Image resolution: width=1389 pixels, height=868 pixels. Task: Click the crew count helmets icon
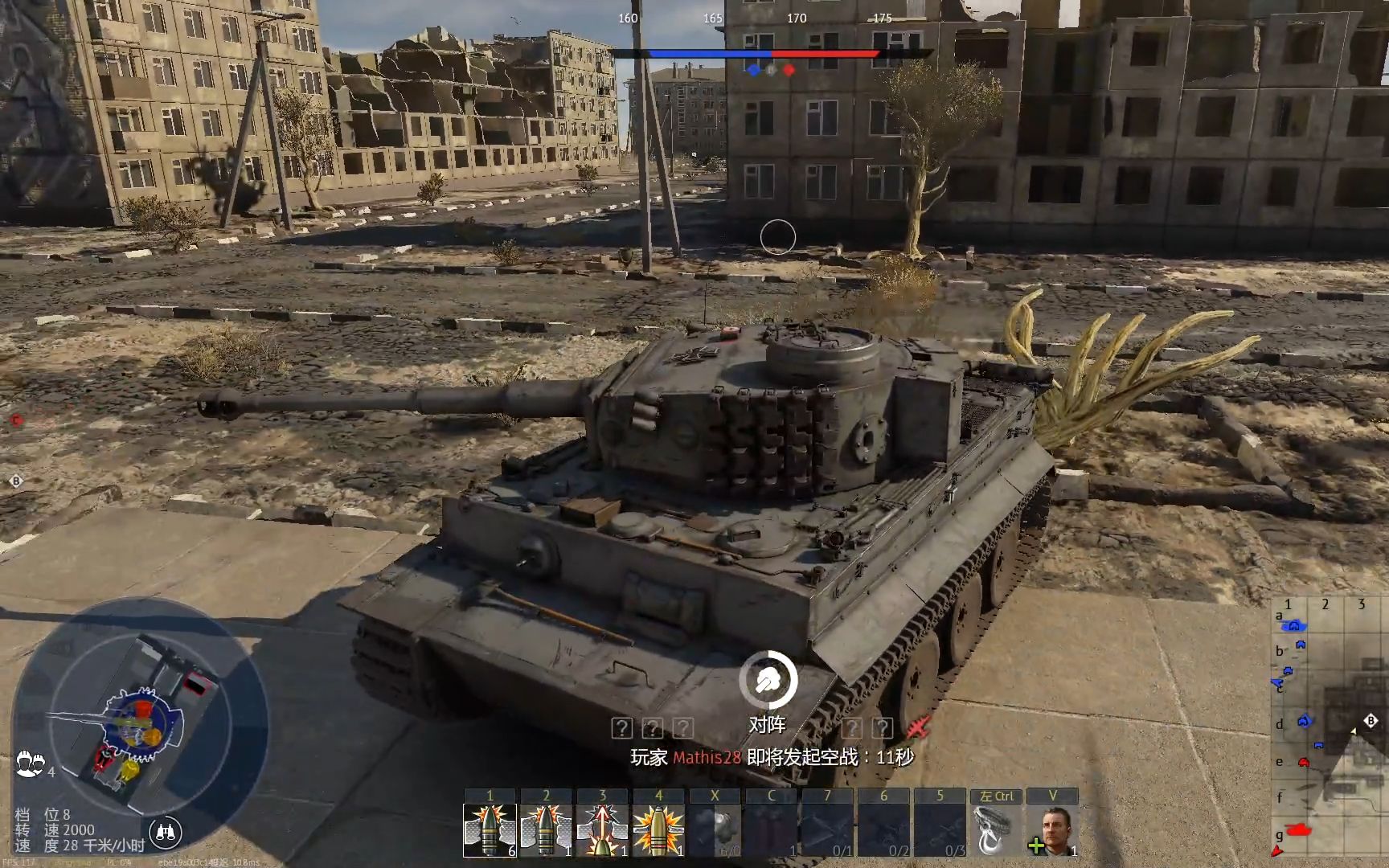pyautogui.click(x=30, y=762)
